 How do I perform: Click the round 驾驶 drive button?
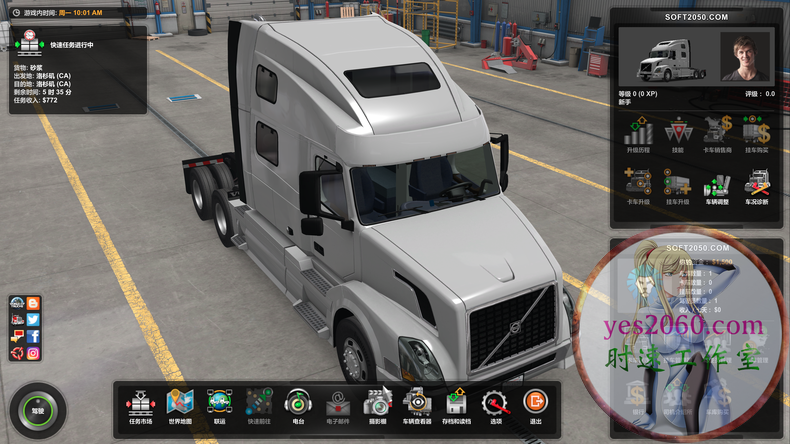pos(38,410)
